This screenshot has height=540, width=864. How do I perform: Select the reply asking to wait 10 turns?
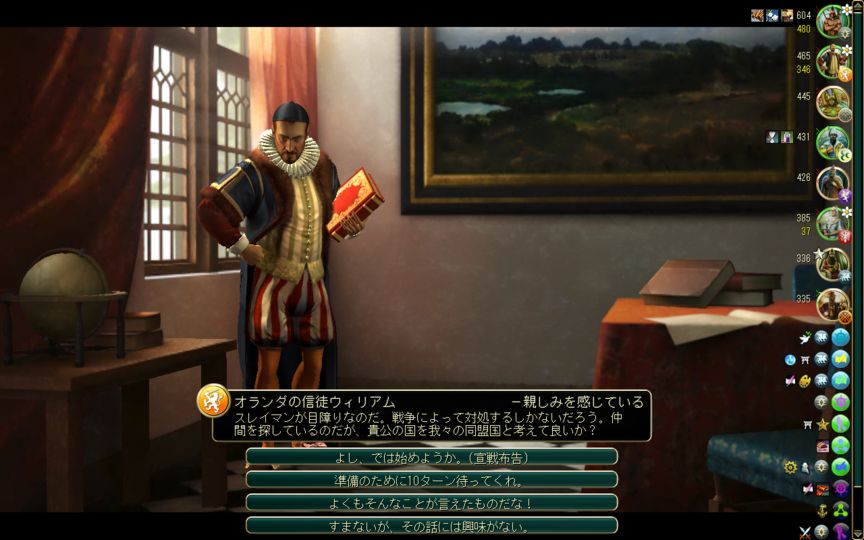431,480
